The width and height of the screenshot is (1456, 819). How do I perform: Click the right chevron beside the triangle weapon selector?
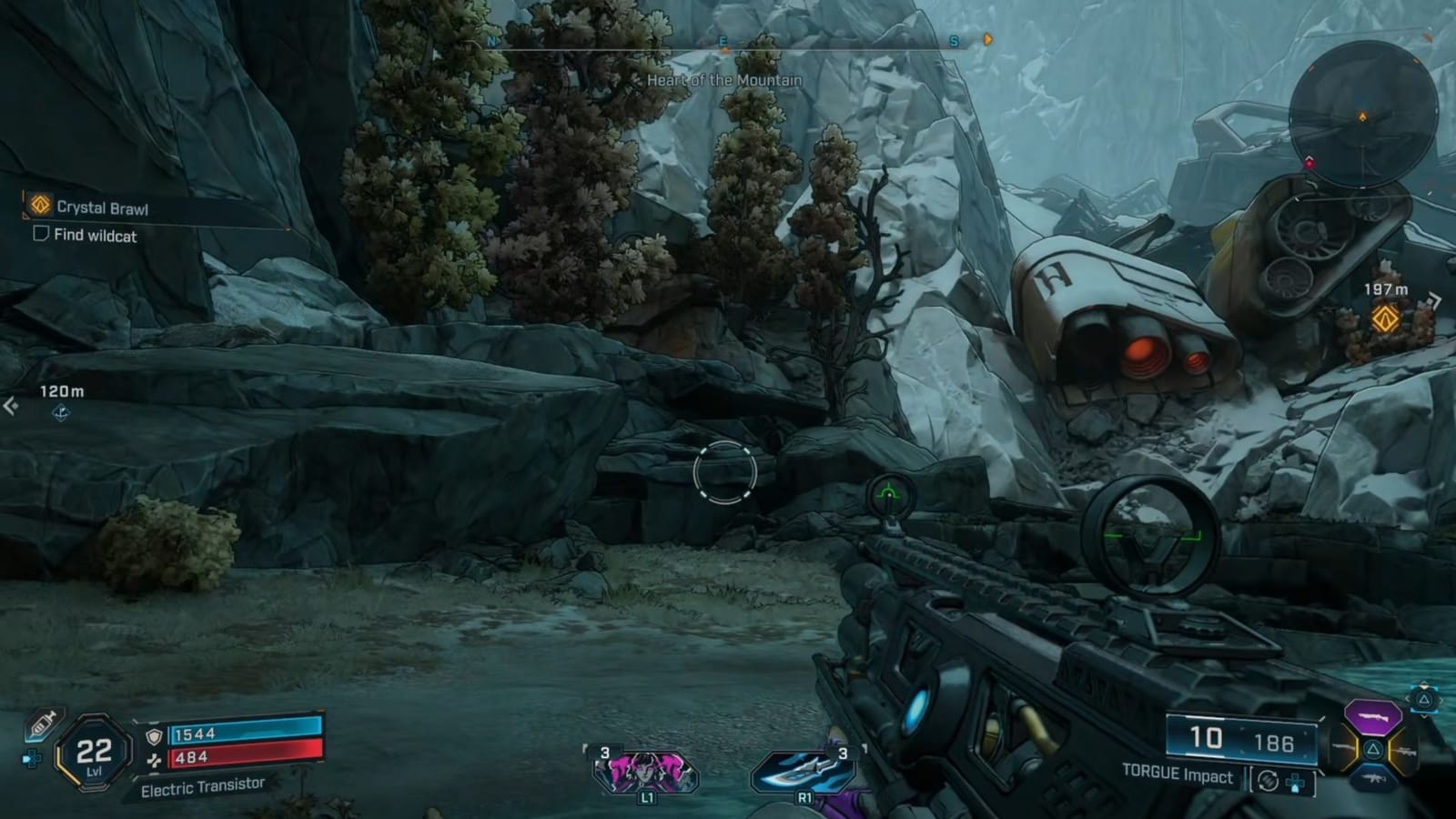coord(1440,701)
